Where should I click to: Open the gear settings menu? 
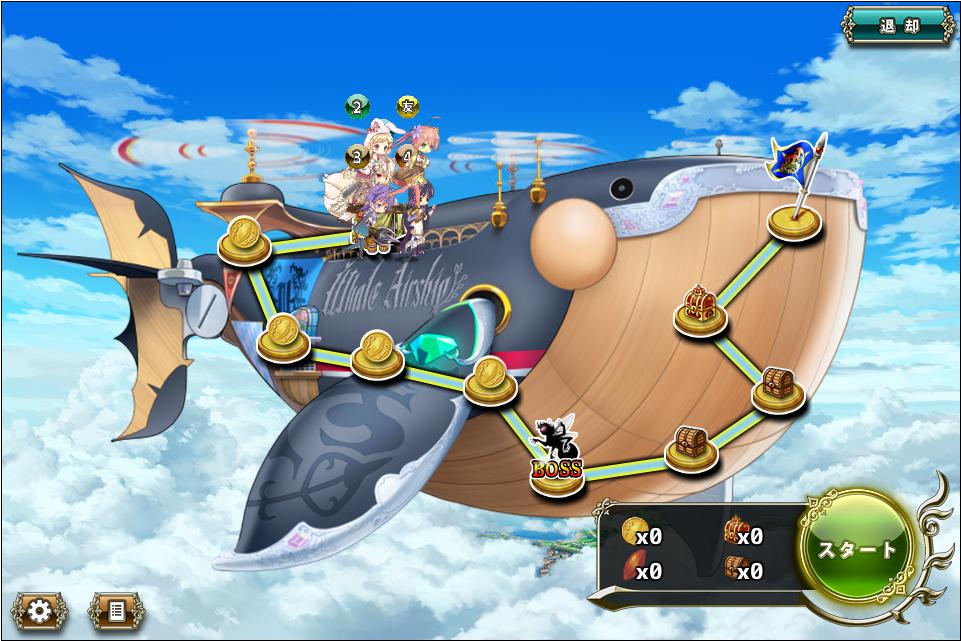[40, 610]
